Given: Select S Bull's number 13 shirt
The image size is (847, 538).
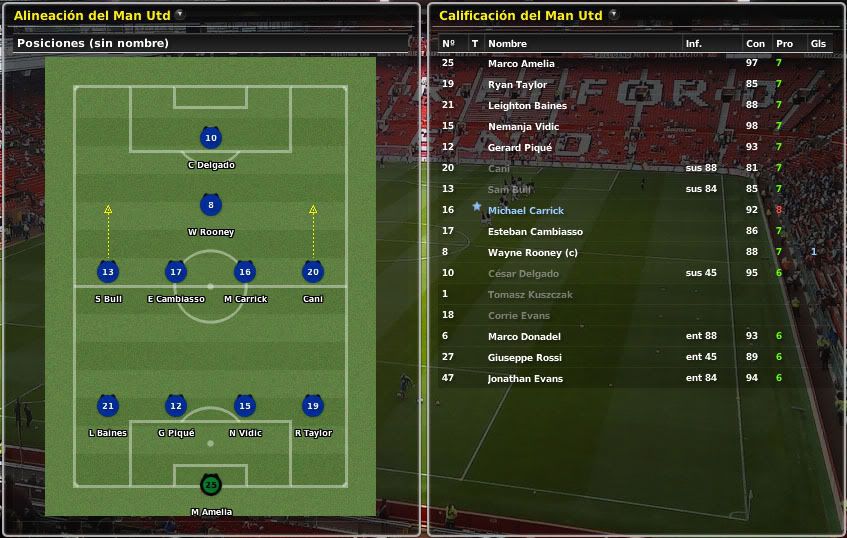Looking at the screenshot, I should coord(108,272).
